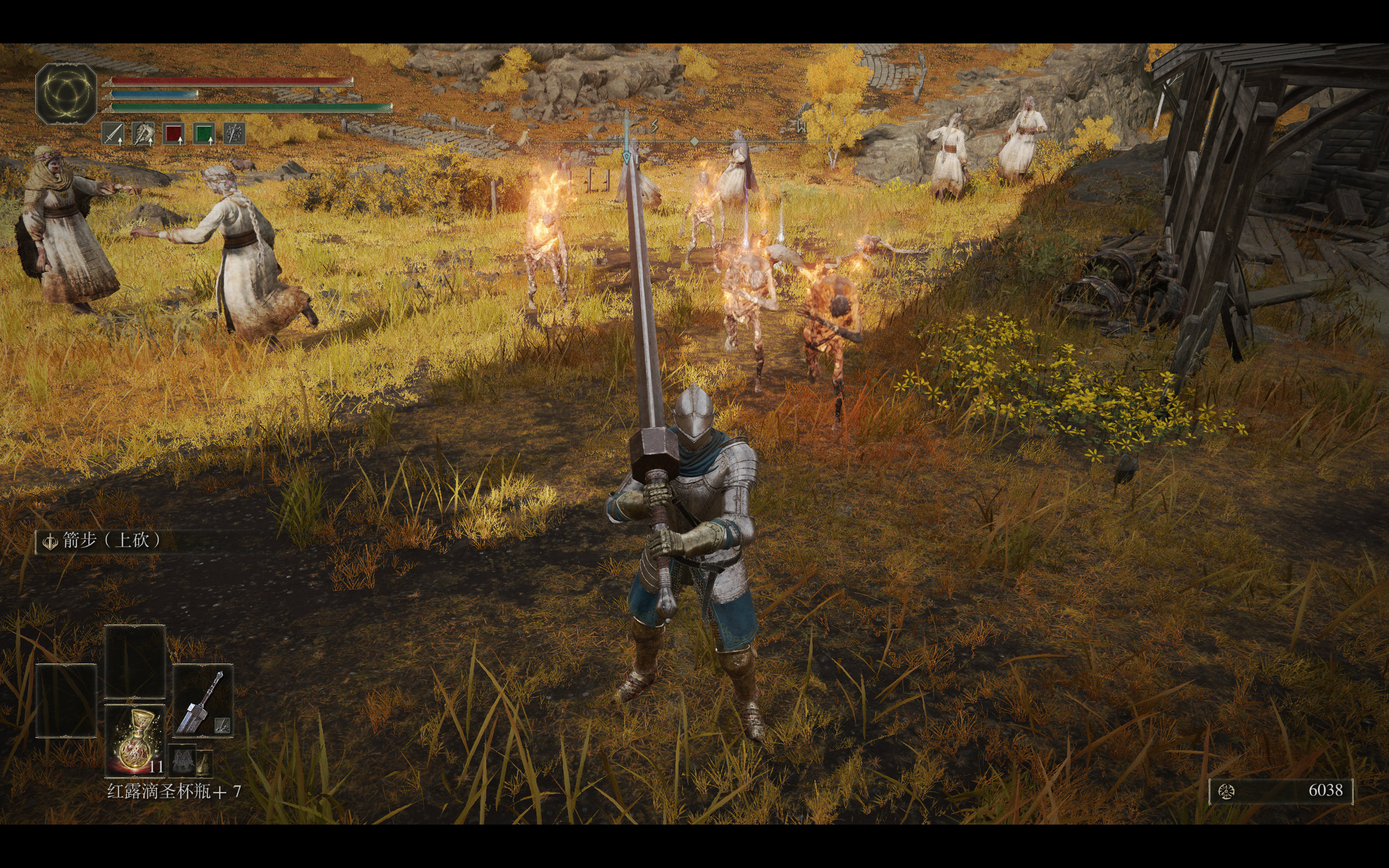This screenshot has height=868, width=1389.
Task: Select the green square stamina buff icon
Action: [204, 134]
